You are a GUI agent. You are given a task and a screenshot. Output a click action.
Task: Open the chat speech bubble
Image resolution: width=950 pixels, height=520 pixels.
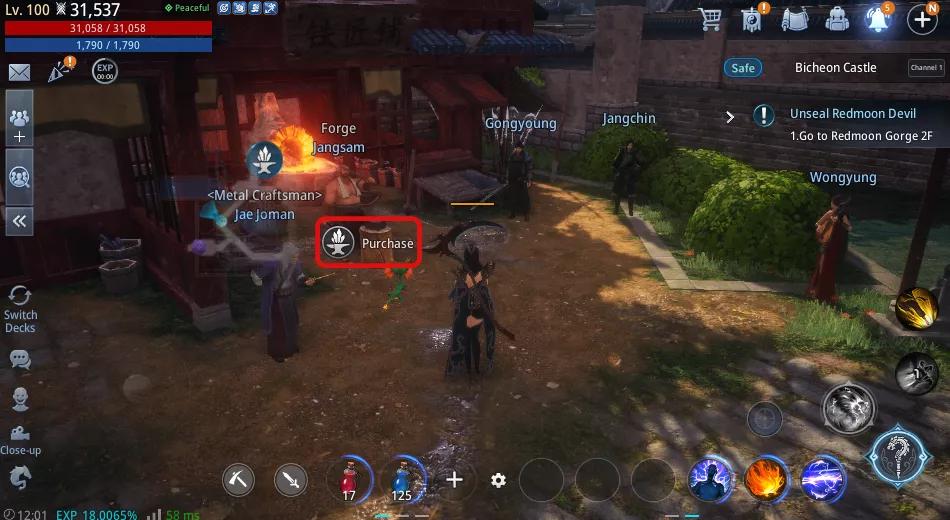pyautogui.click(x=19, y=358)
